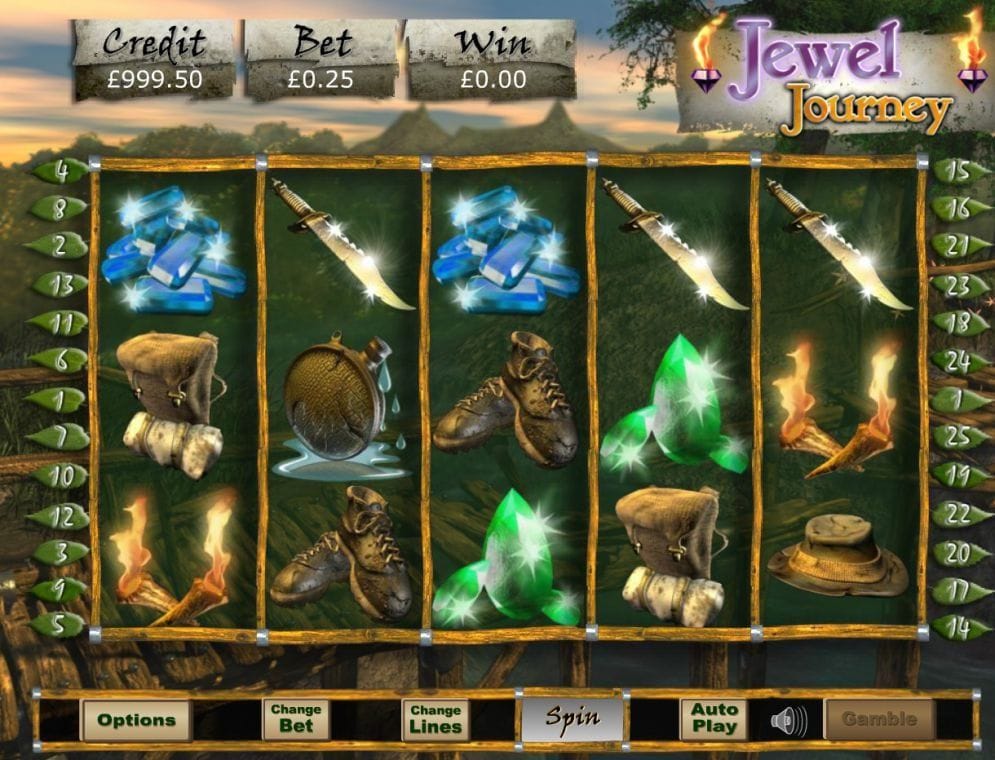
Task: Select the Change Lines button
Action: point(435,719)
